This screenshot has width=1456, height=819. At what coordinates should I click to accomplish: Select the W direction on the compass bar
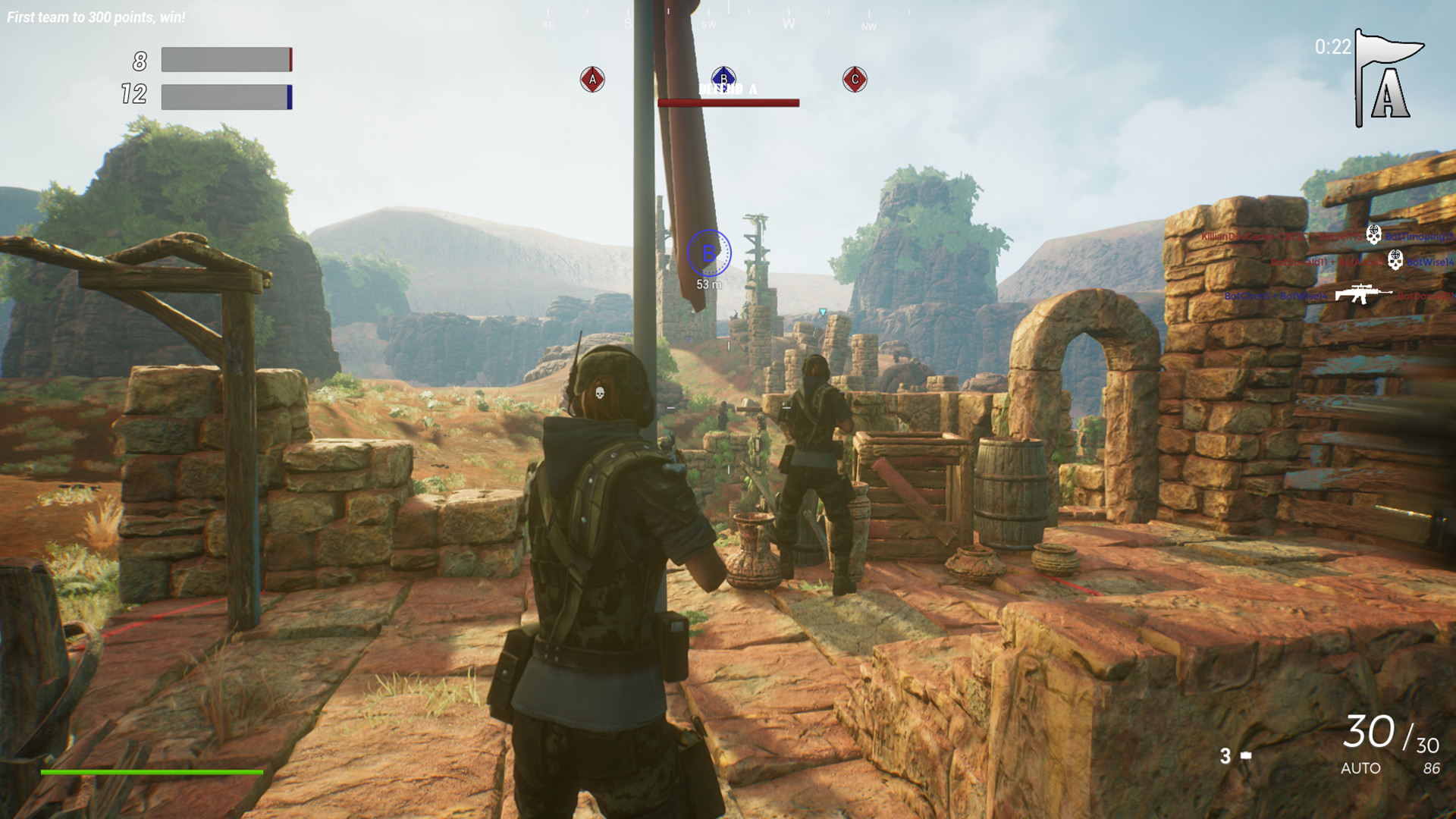point(789,23)
